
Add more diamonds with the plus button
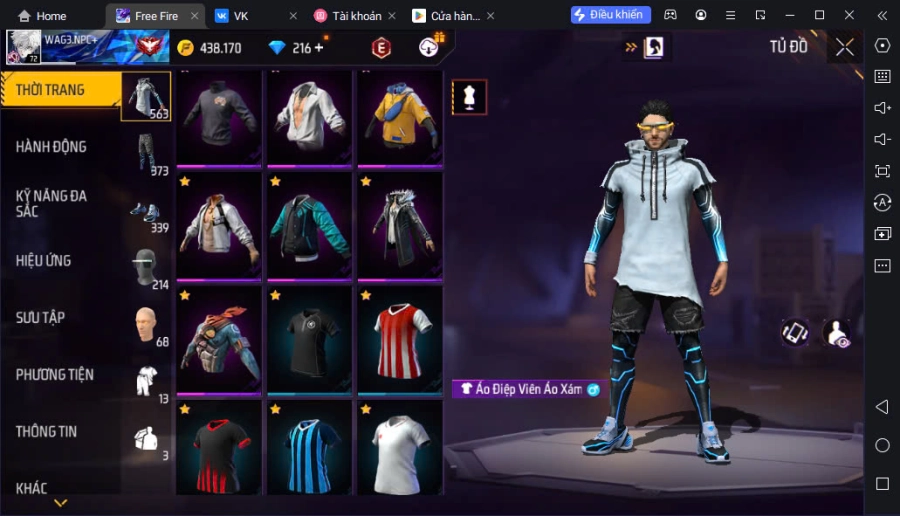coord(319,48)
